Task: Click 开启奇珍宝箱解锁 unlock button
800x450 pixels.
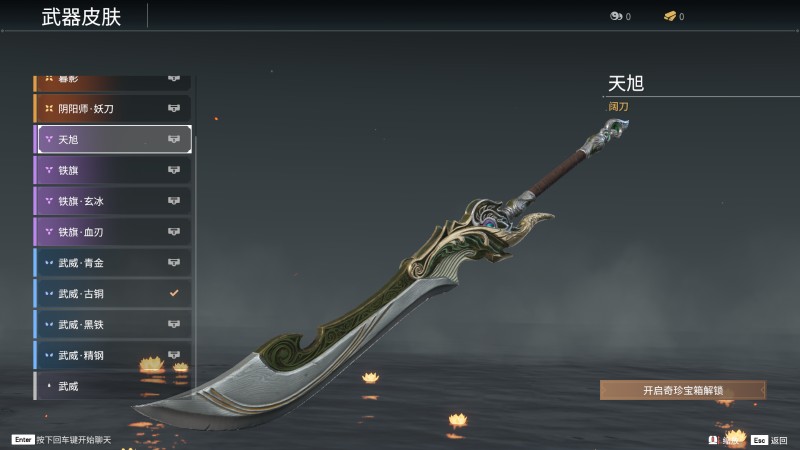Action: (682, 390)
